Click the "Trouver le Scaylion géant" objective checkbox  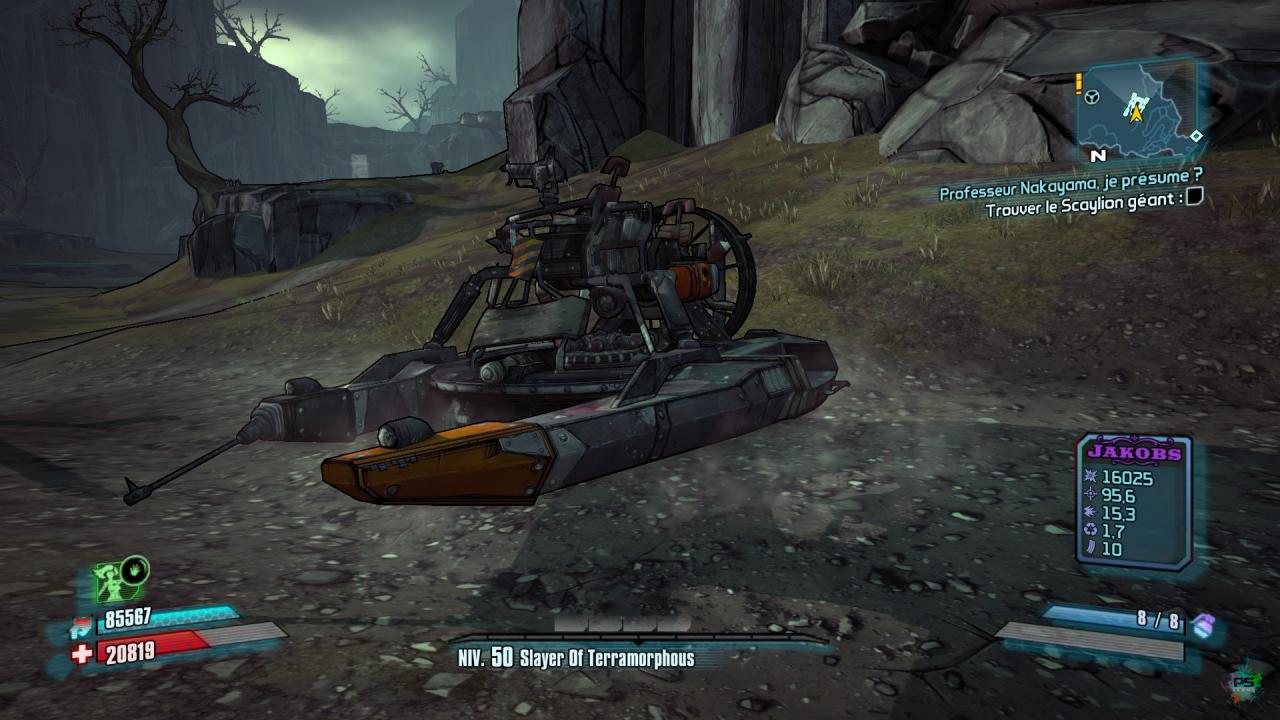click(x=1193, y=200)
